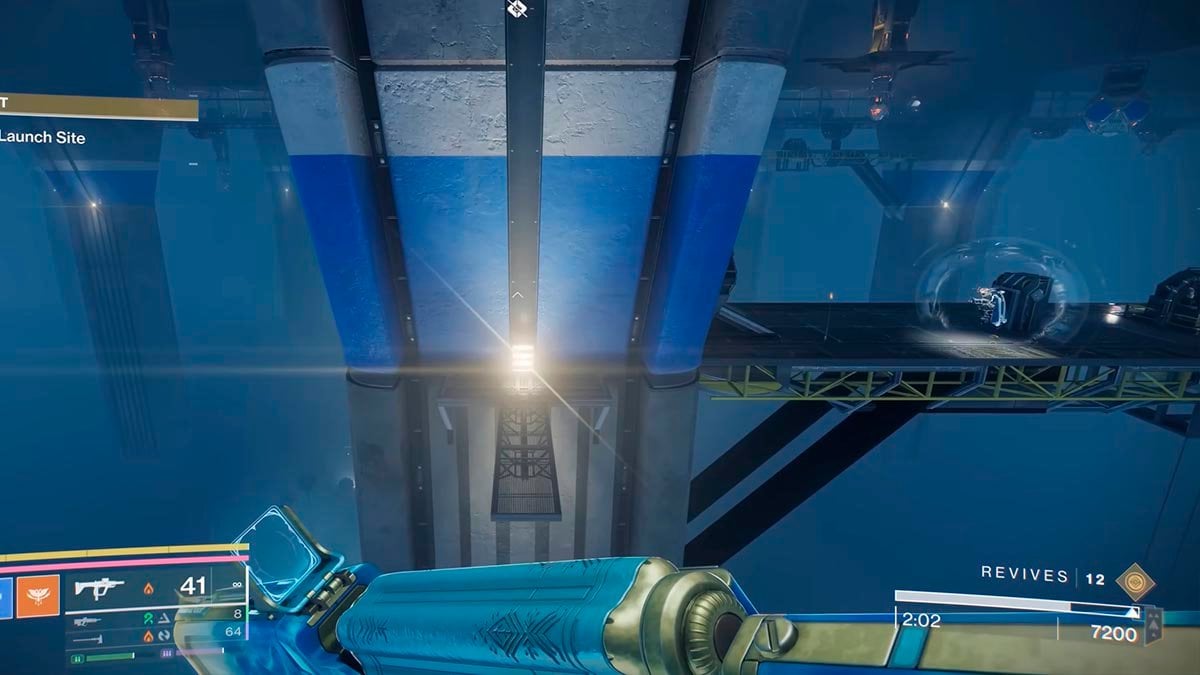1200x675 pixels.
Task: Select the equipped auto rifle weapon slot
Action: click(99, 589)
